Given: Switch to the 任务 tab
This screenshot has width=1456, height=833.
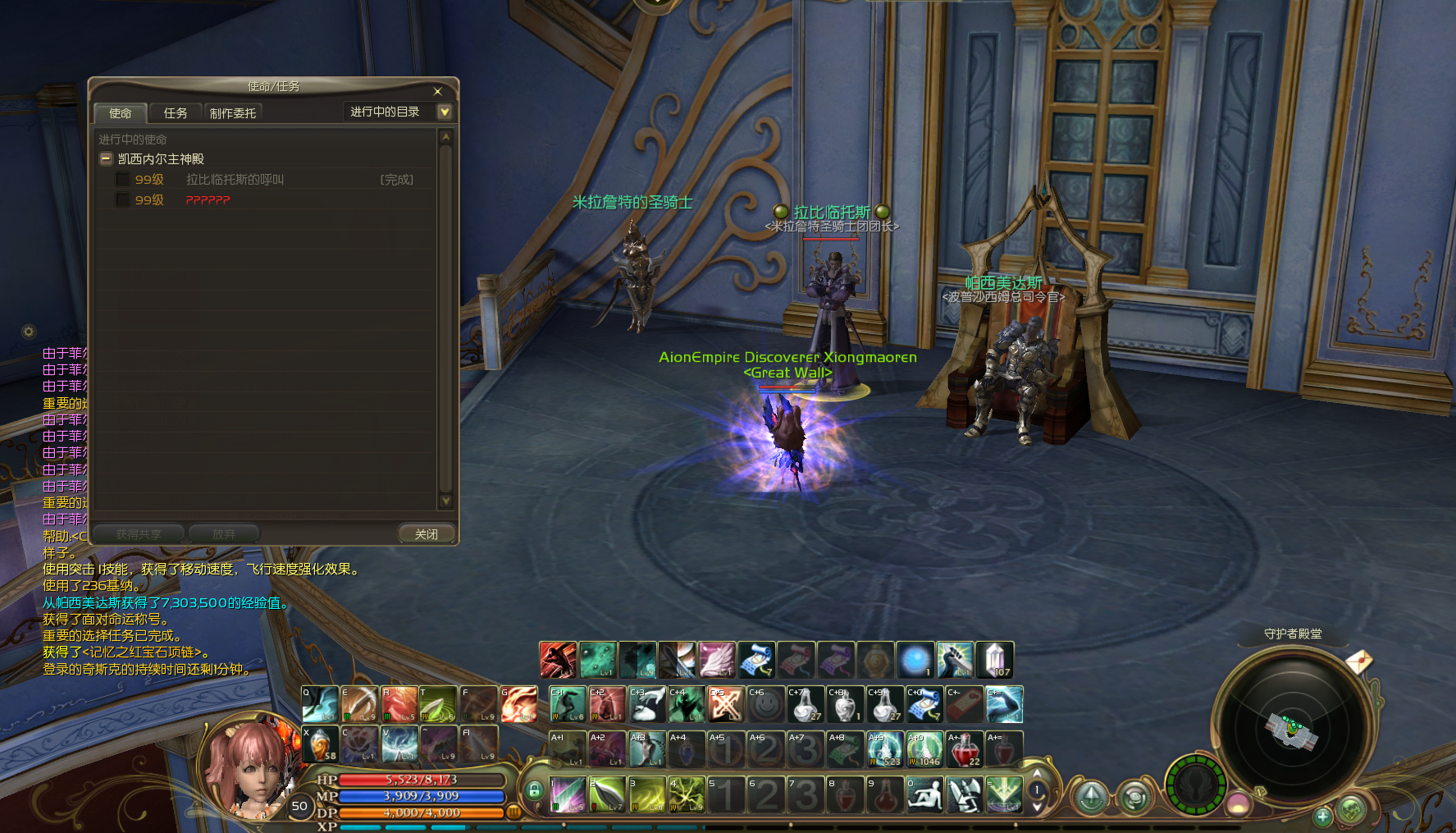Looking at the screenshot, I should tap(176, 113).
